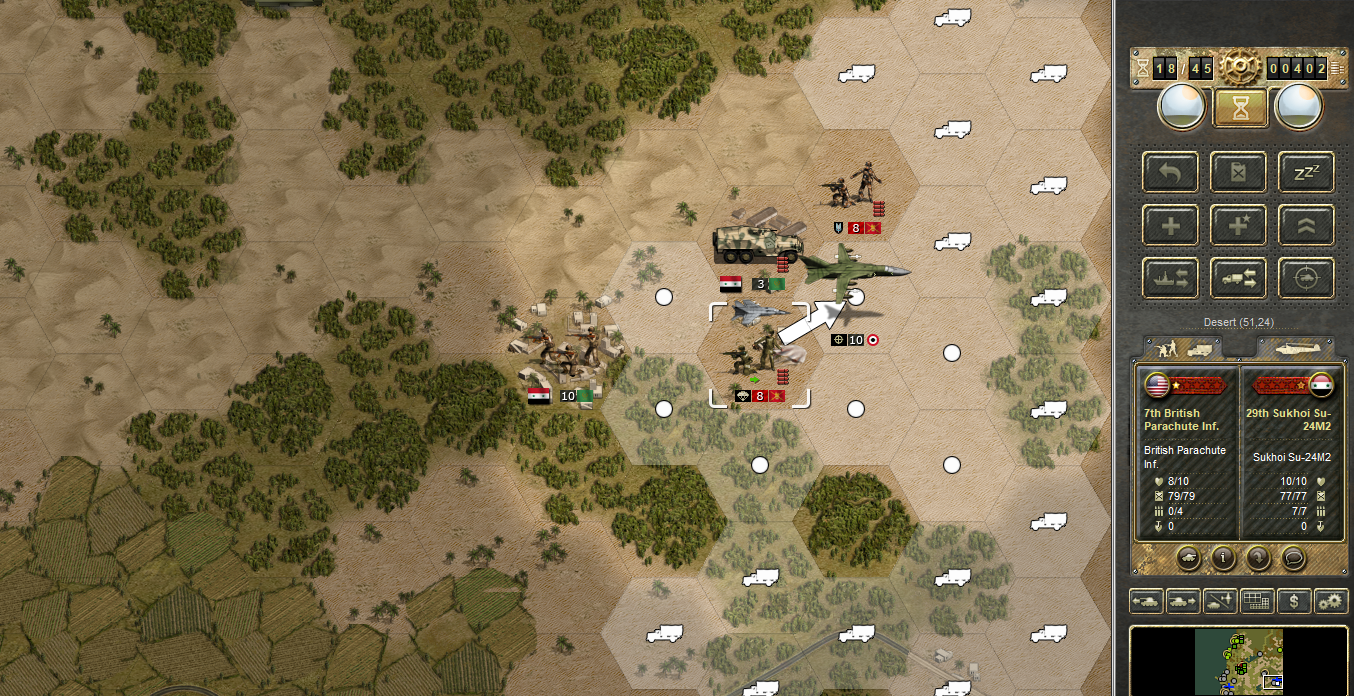Put the unit to sleep (ZZZ button)

click(x=1307, y=172)
